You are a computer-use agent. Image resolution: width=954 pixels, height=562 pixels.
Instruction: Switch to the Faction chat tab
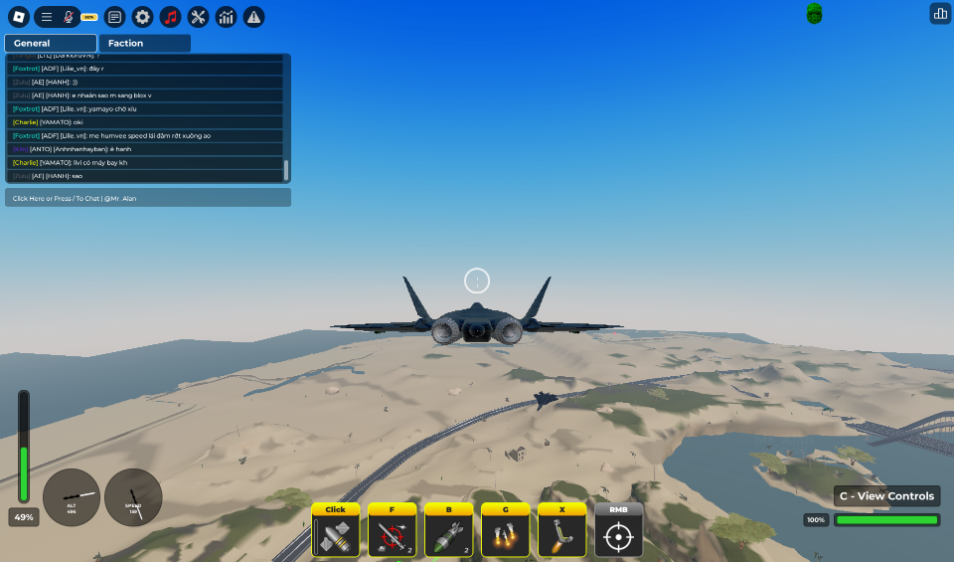click(x=144, y=43)
